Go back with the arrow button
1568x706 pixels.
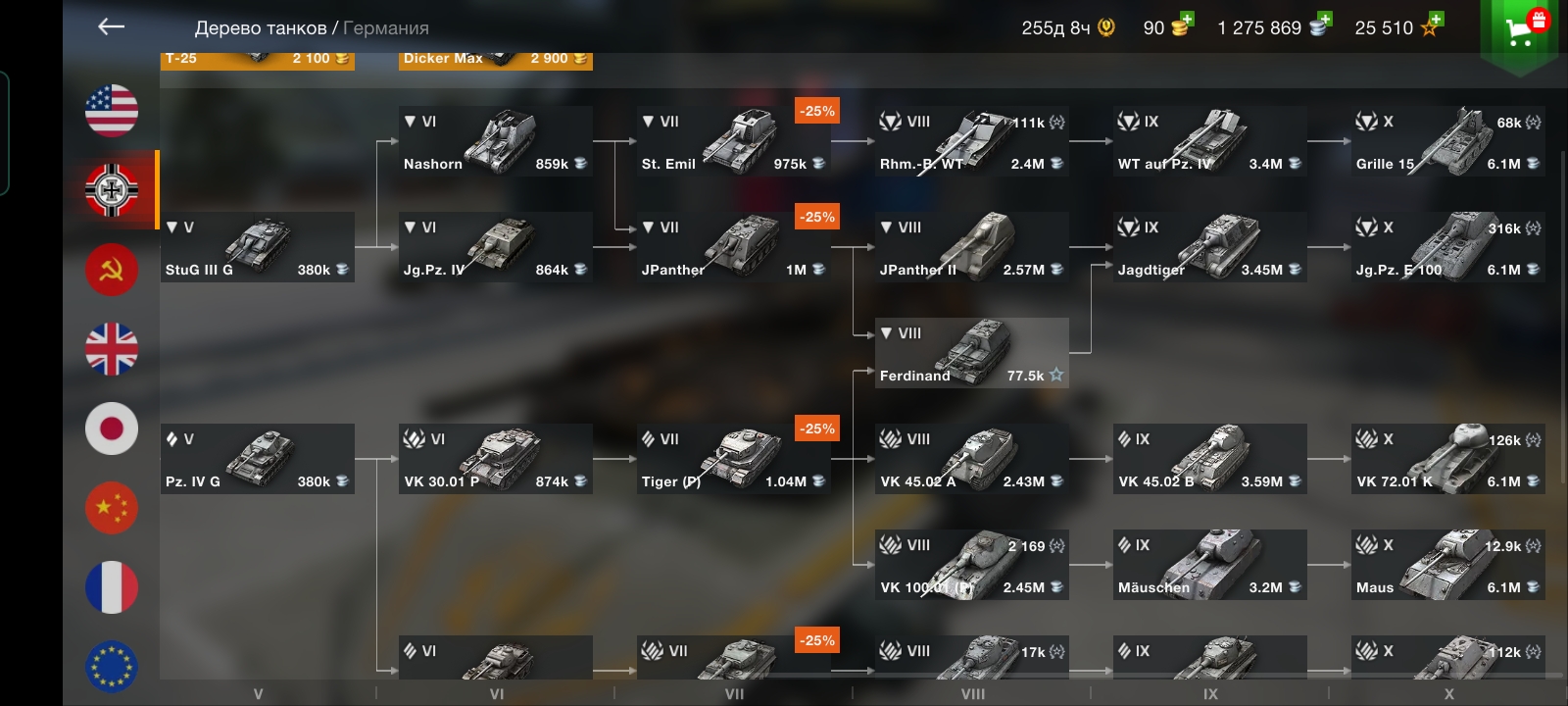tap(112, 26)
